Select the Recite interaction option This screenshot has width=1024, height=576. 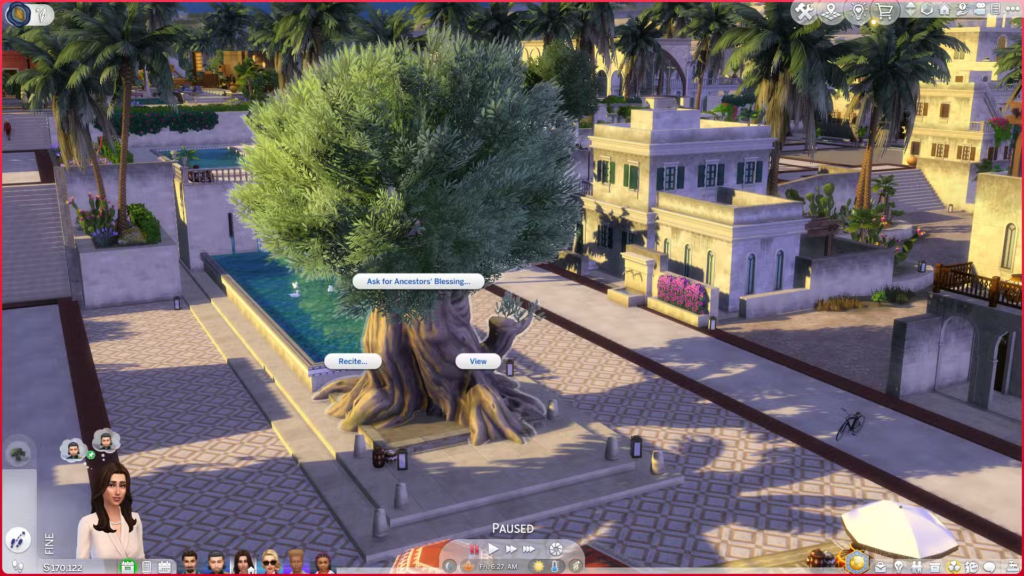352,361
